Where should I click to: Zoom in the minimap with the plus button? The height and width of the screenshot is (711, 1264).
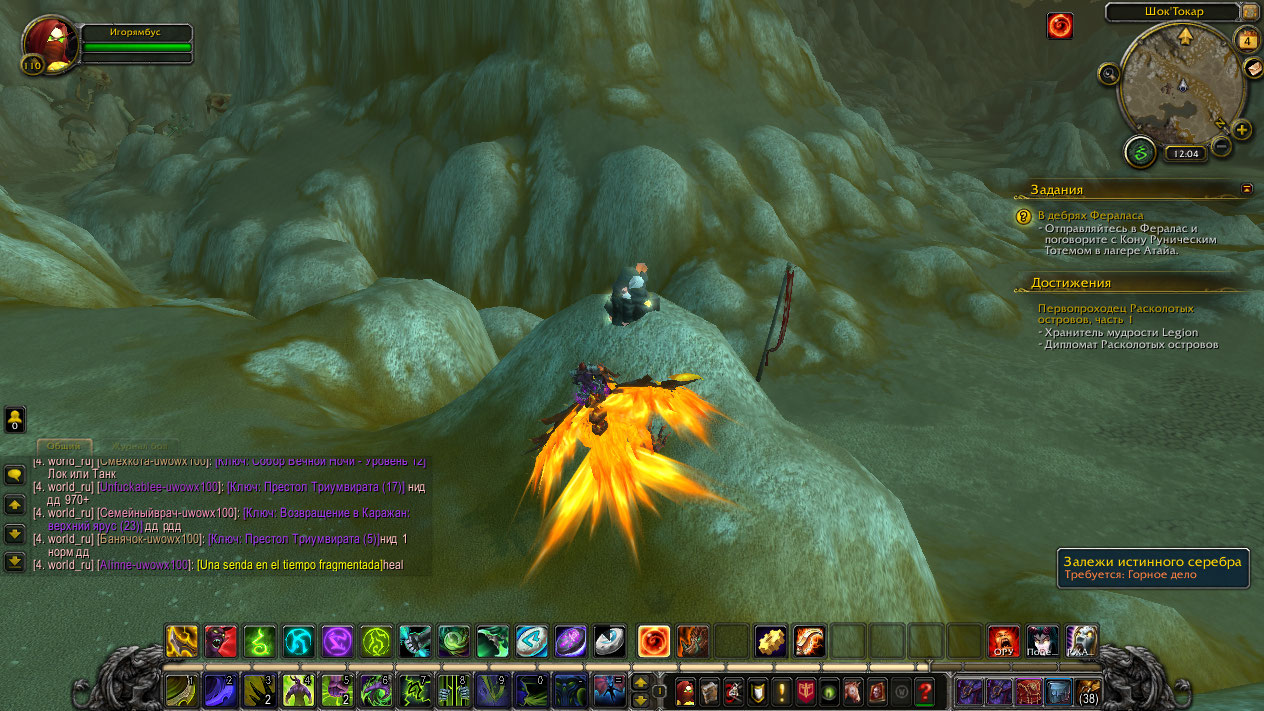click(x=1242, y=130)
